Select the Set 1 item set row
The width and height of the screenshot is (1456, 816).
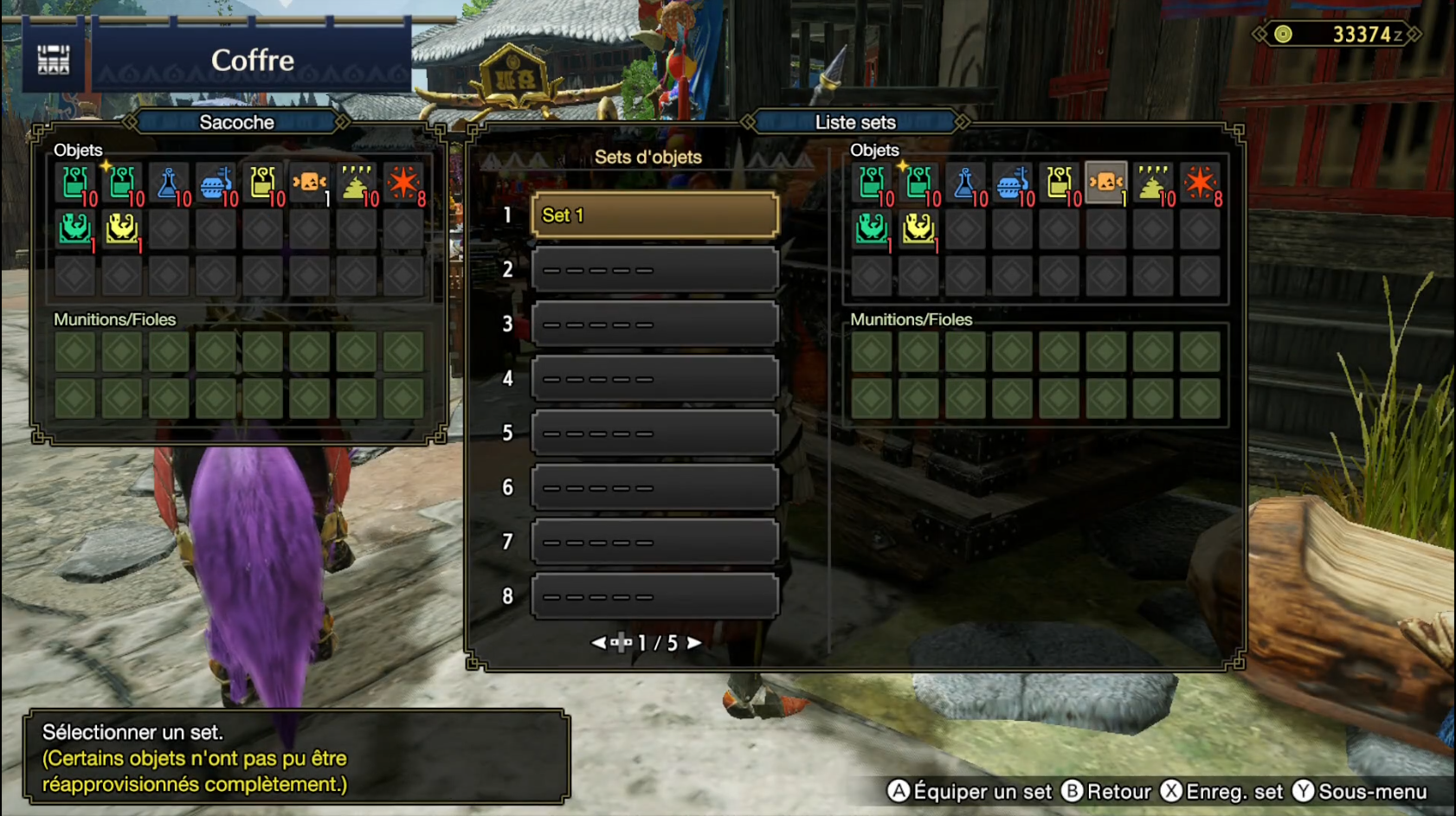coord(654,215)
